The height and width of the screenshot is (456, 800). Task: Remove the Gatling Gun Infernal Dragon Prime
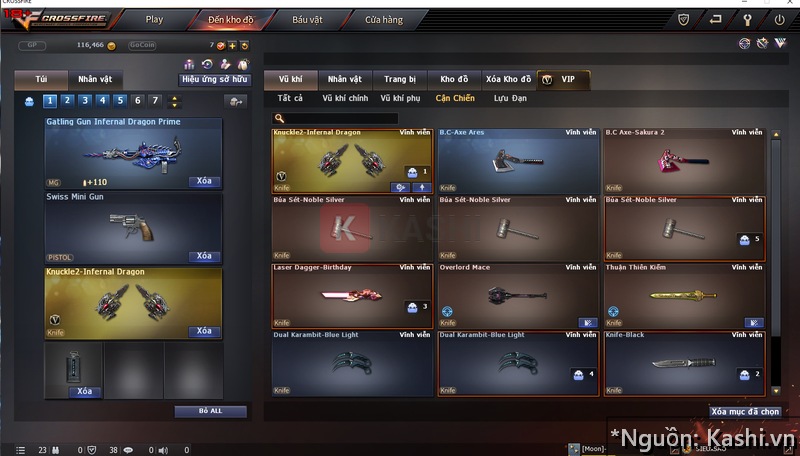tap(204, 182)
